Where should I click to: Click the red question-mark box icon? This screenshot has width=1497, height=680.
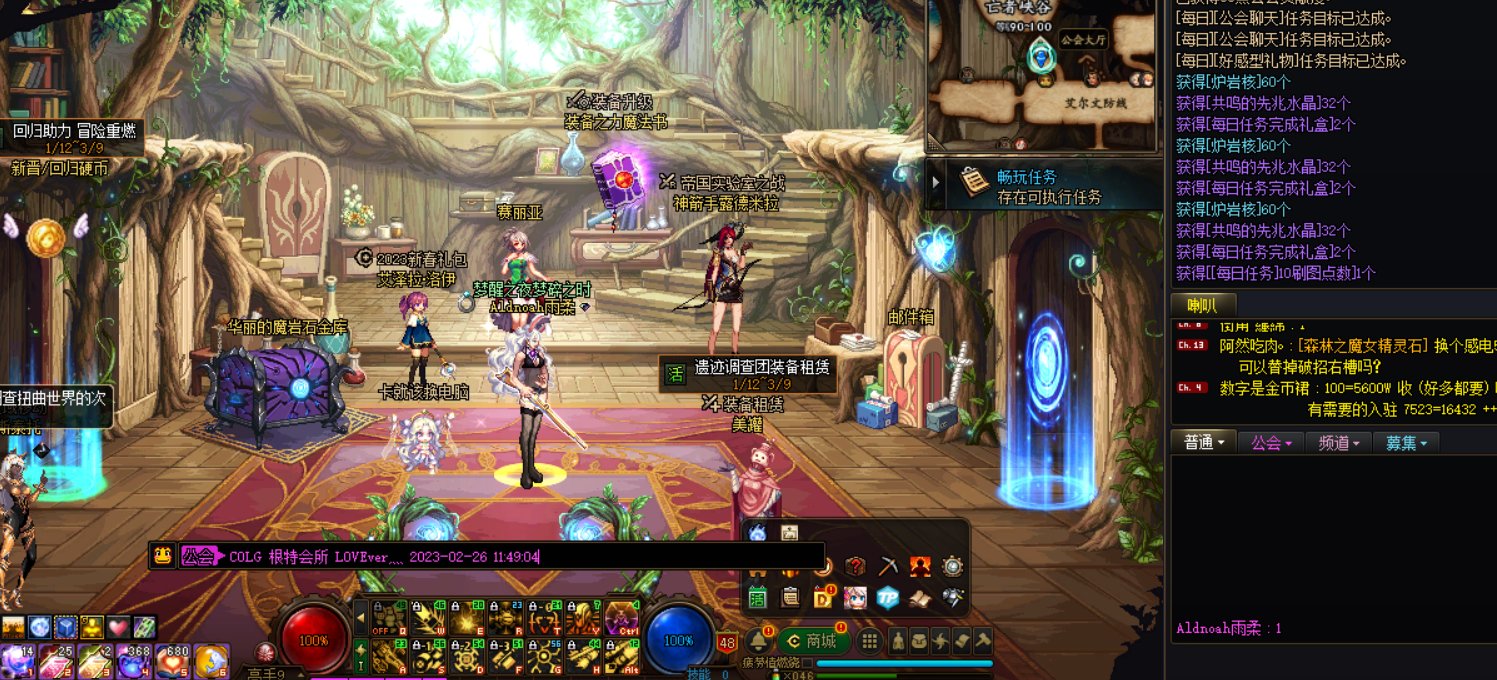[855, 567]
